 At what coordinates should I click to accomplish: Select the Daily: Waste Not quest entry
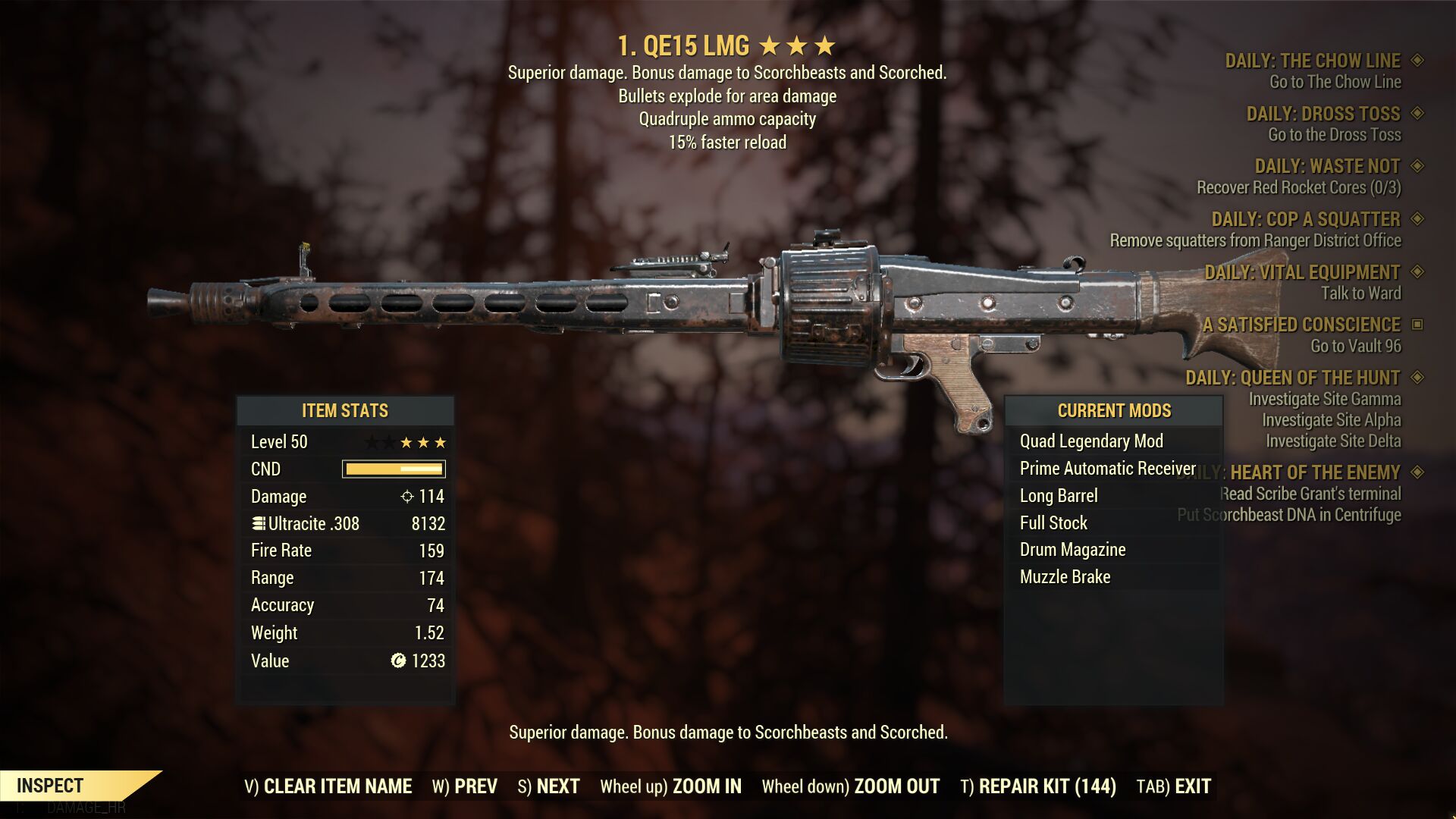point(1327,166)
